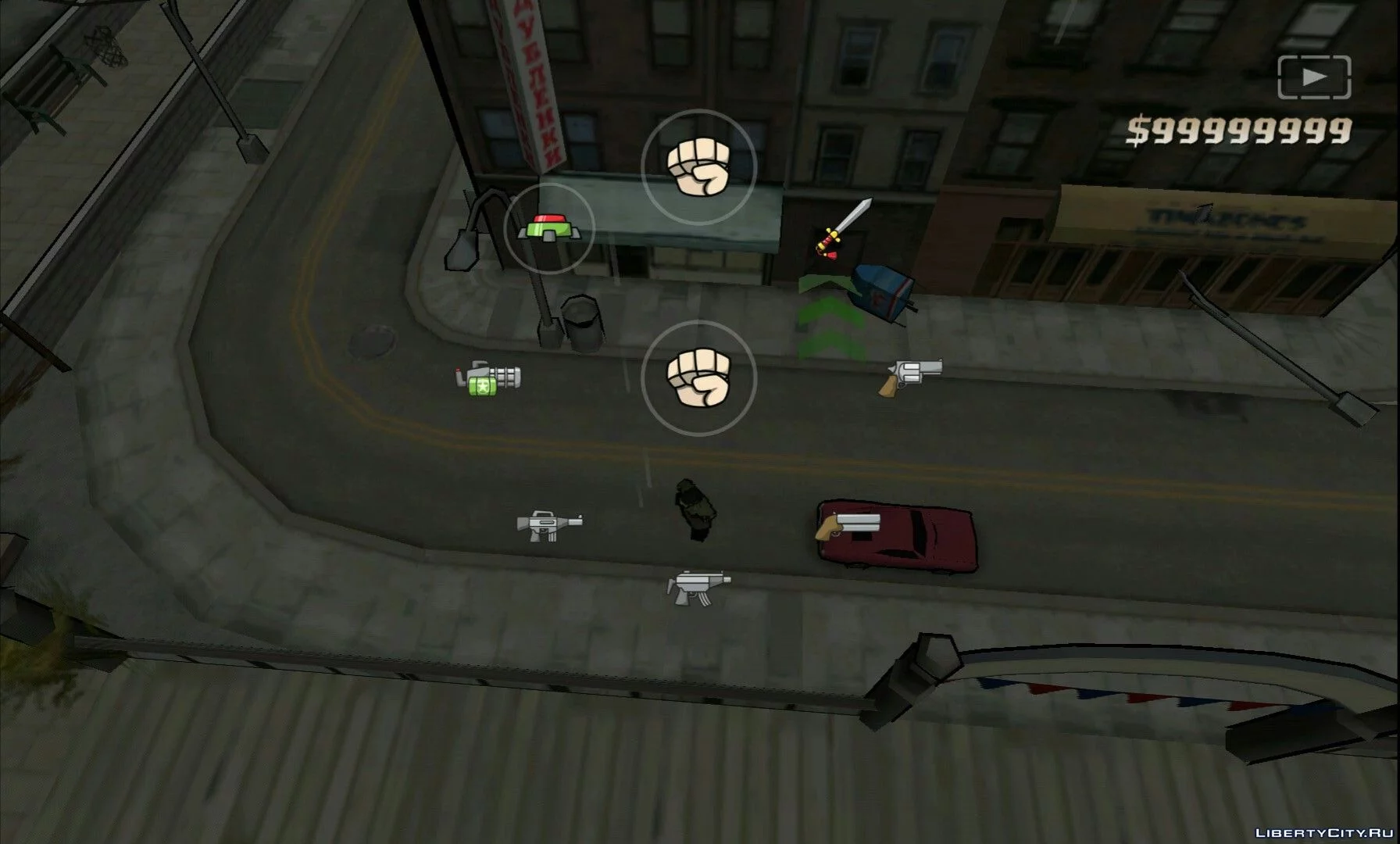Select the red-button explosive weapon icon
1400x844 pixels.
(549, 228)
